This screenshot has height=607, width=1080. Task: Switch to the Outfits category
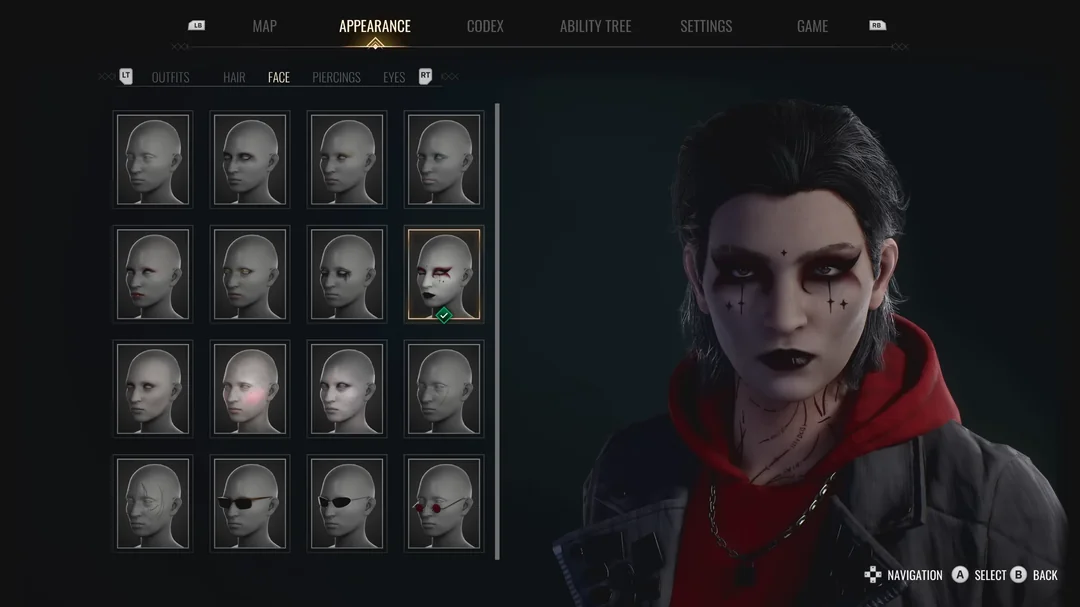click(170, 78)
